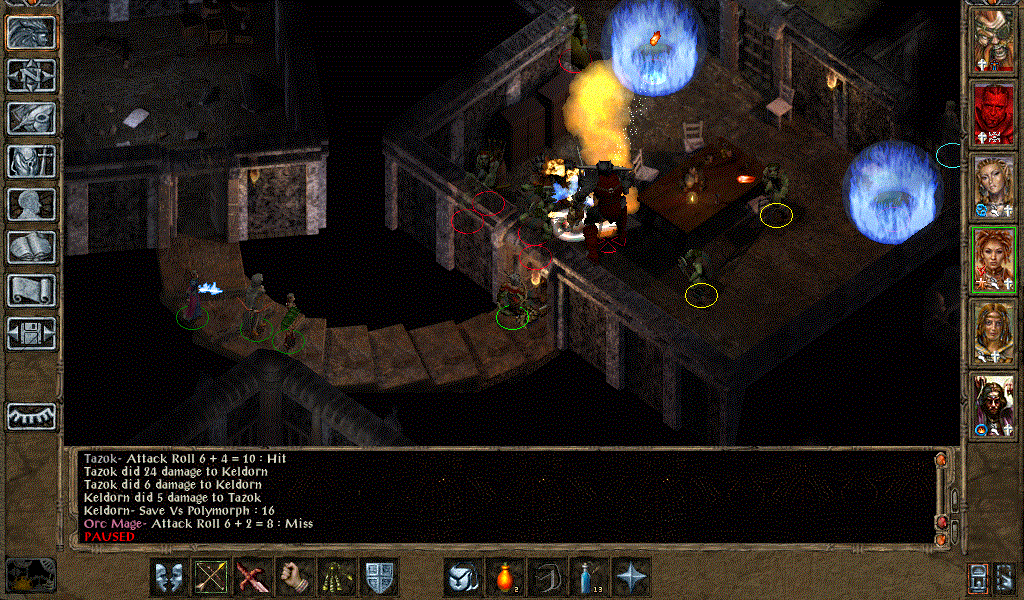Select the eyepatch warrior portrait
Viewport: 1024px width, 600px height.
tap(994, 42)
